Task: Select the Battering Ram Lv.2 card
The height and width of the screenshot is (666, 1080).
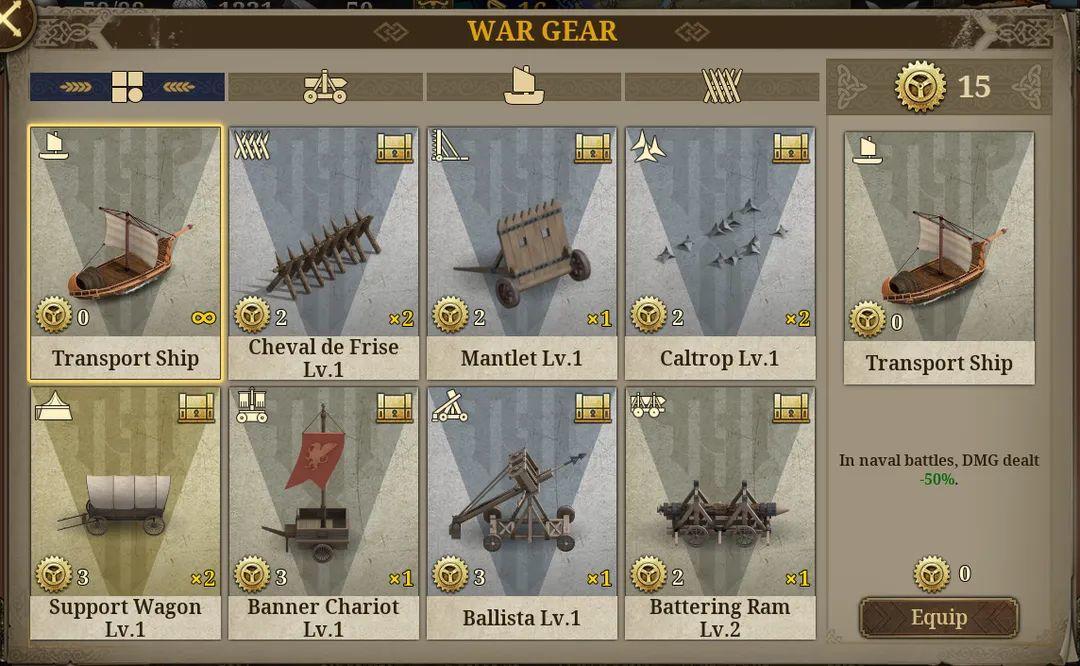Action: (719, 513)
